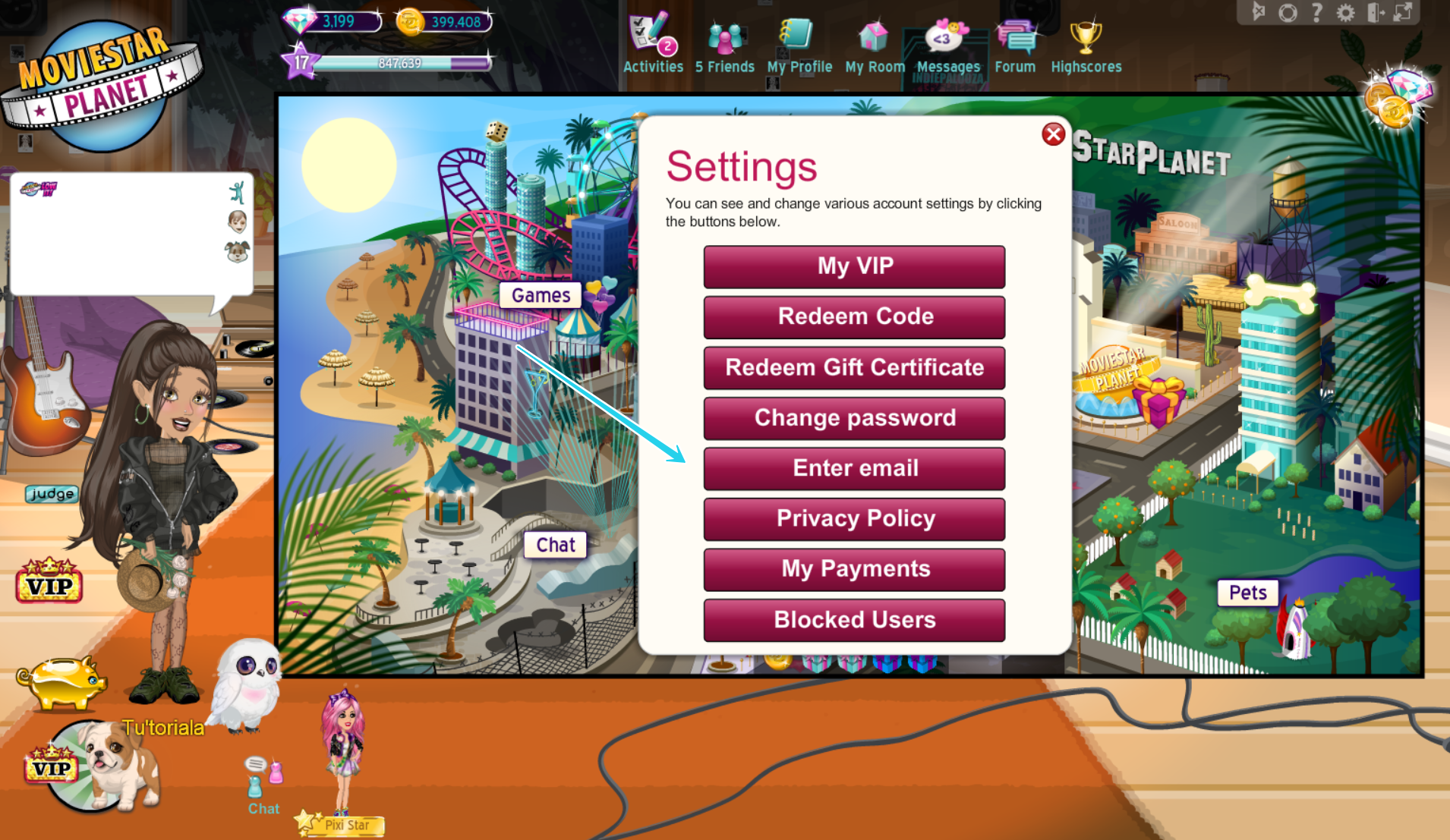Toggle fullscreen mode
The image size is (1450, 840).
[x=1402, y=12]
